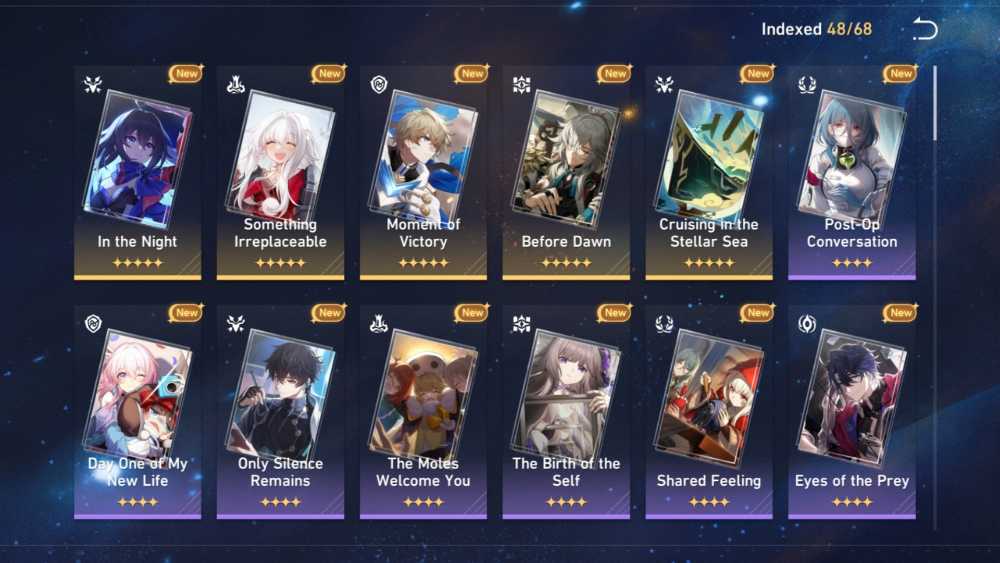
Task: View The Moles Welcome You card
Action: [x=423, y=411]
